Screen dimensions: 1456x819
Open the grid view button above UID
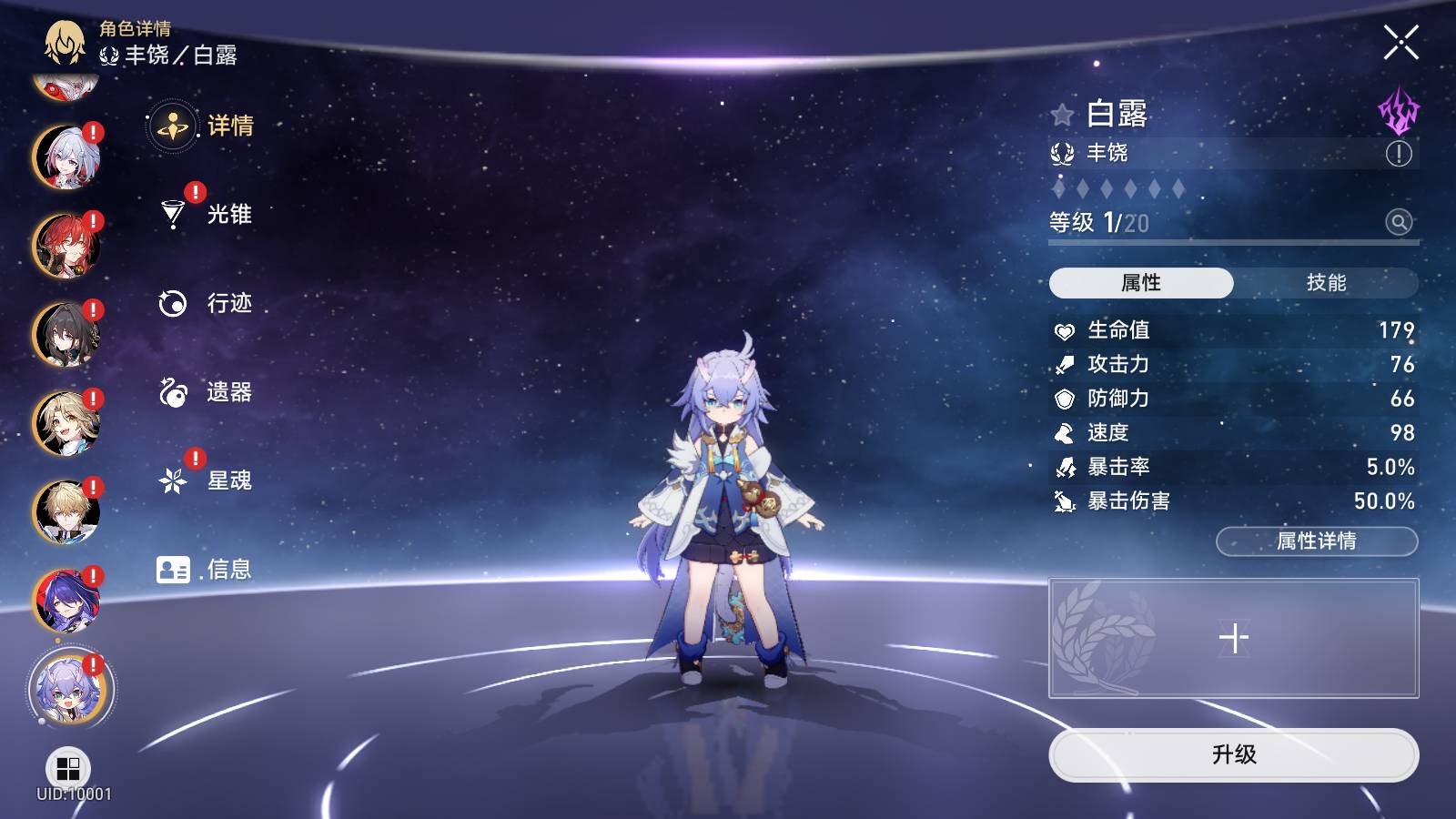(x=68, y=769)
